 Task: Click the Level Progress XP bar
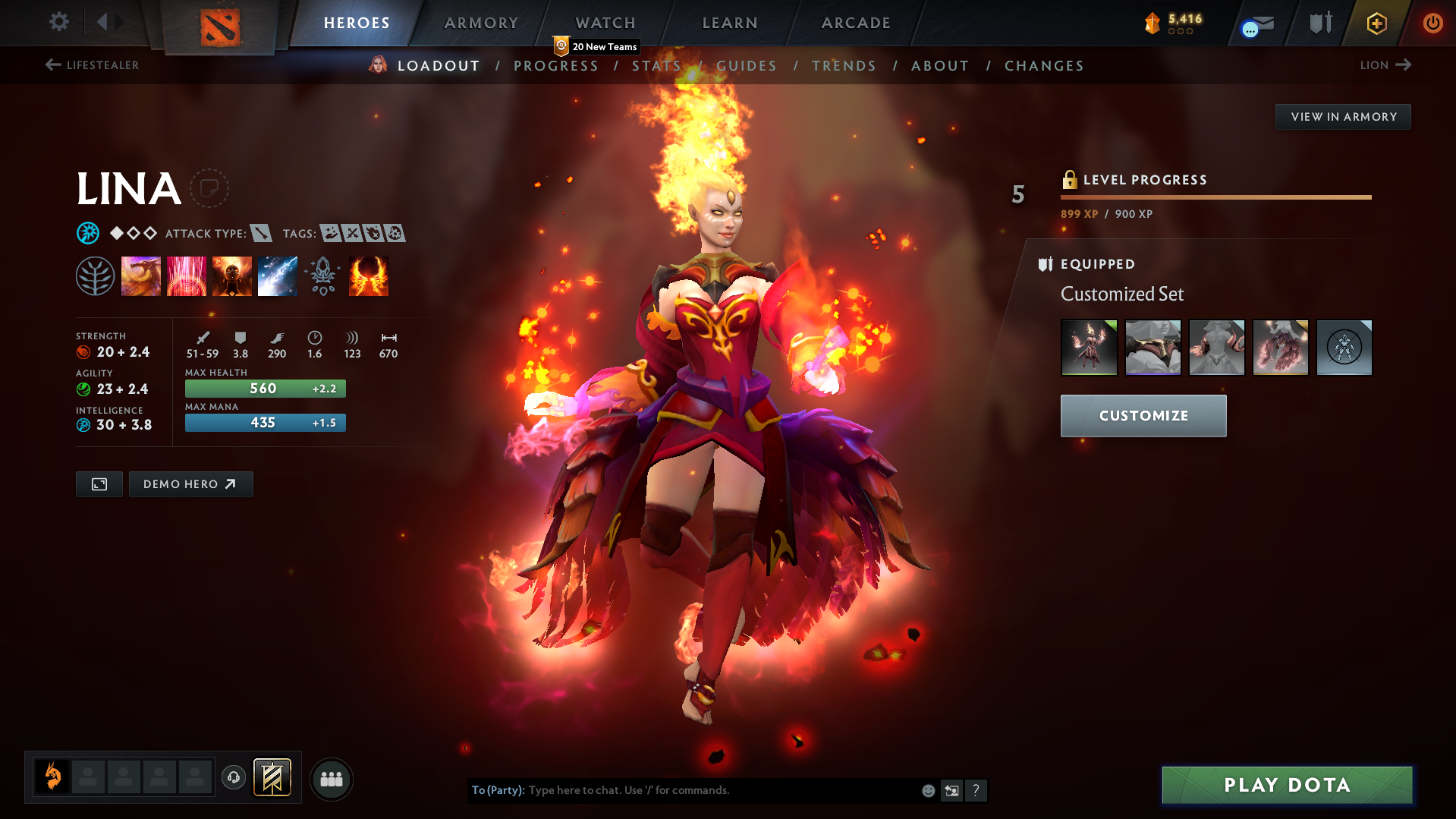(1215, 197)
